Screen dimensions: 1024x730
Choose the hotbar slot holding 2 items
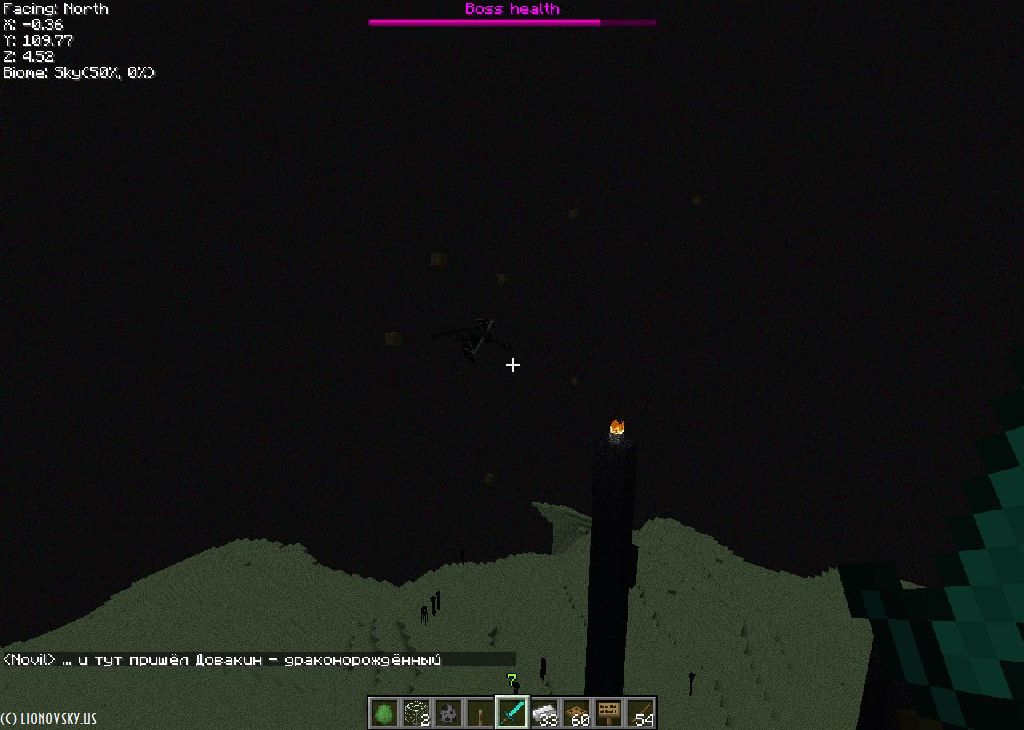[416, 713]
